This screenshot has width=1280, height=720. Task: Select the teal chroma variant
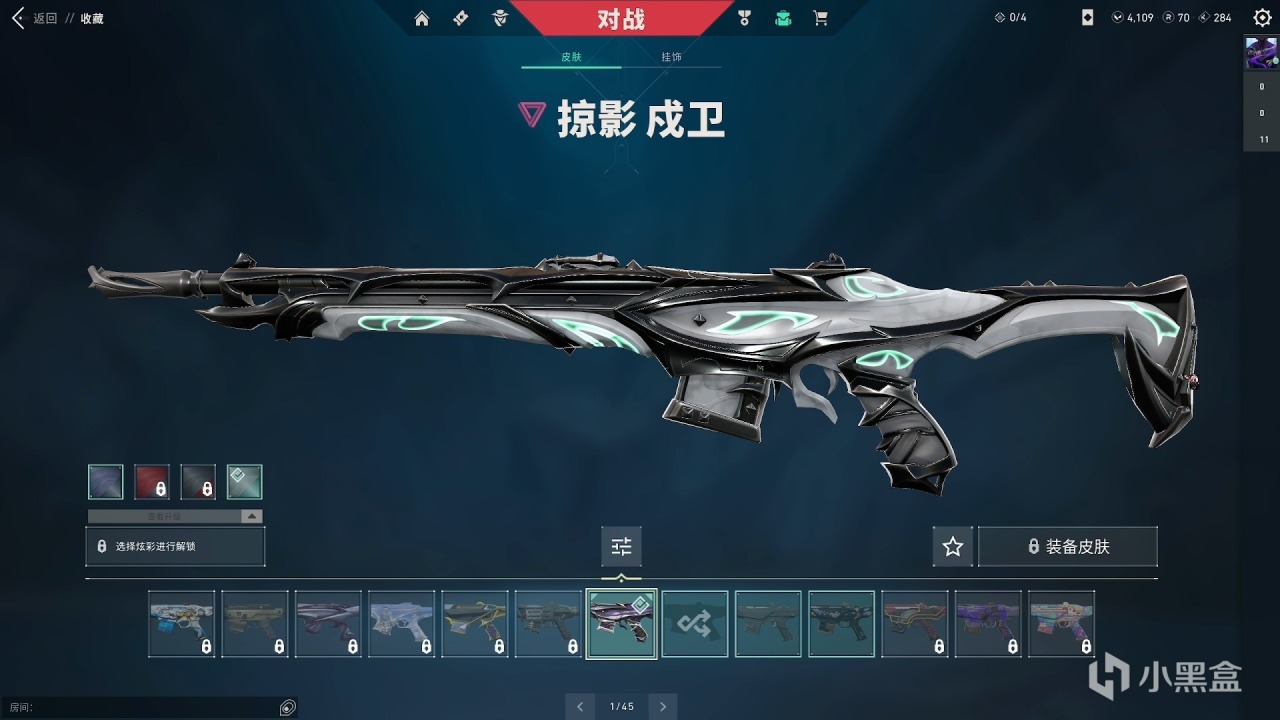pyautogui.click(x=244, y=481)
